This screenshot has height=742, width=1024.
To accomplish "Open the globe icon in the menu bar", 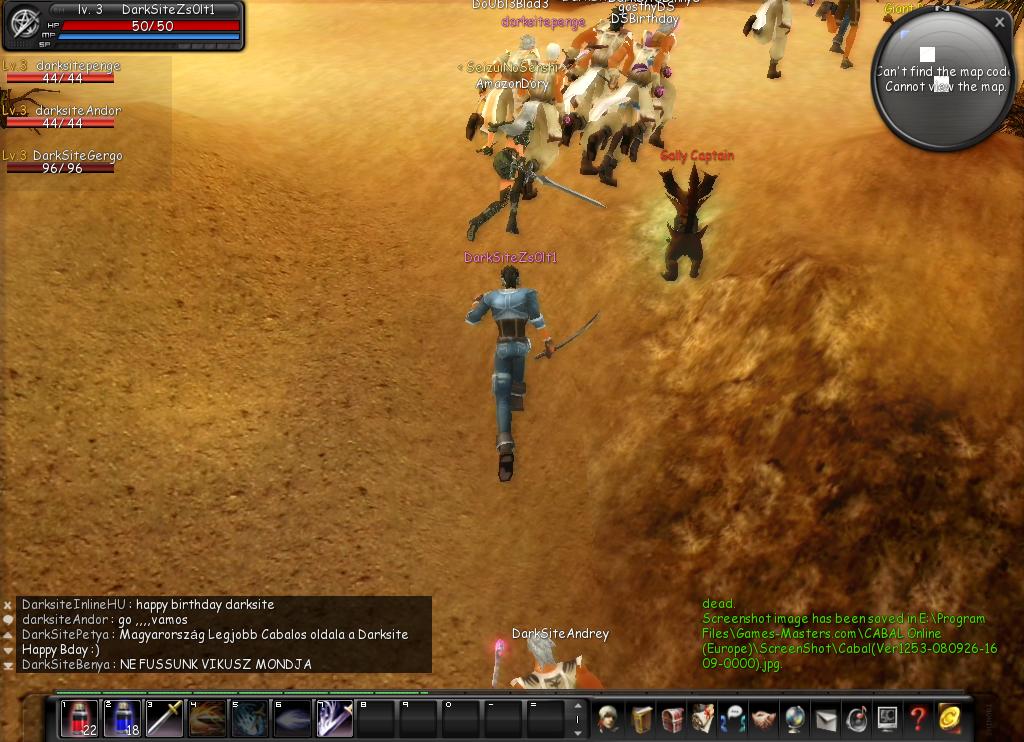I will tap(795, 719).
